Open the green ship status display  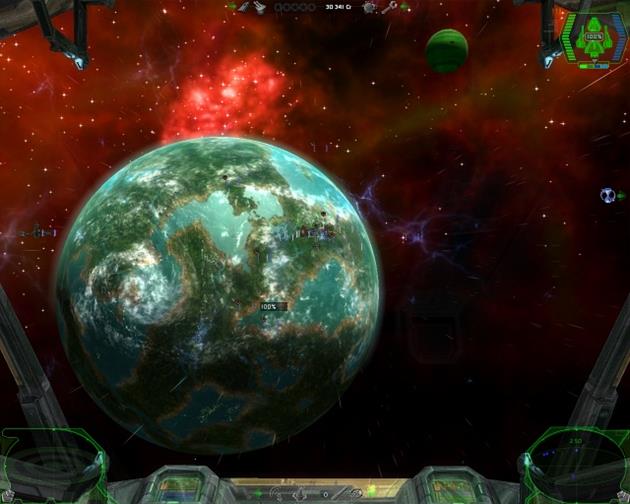coord(594,38)
